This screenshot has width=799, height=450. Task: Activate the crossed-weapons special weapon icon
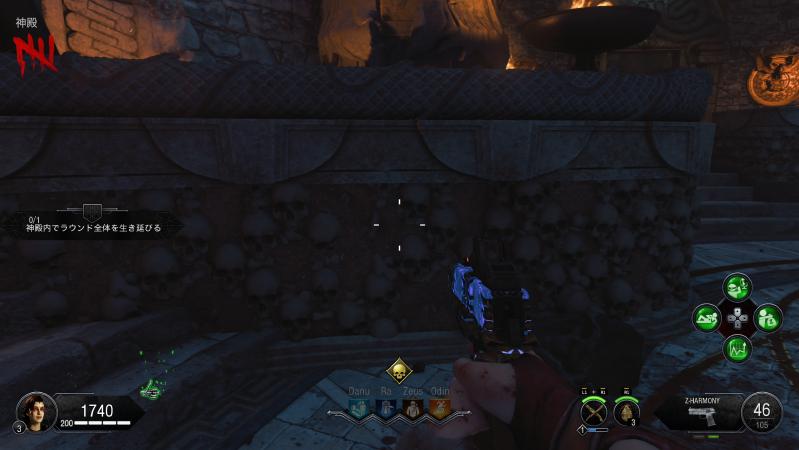(594, 410)
